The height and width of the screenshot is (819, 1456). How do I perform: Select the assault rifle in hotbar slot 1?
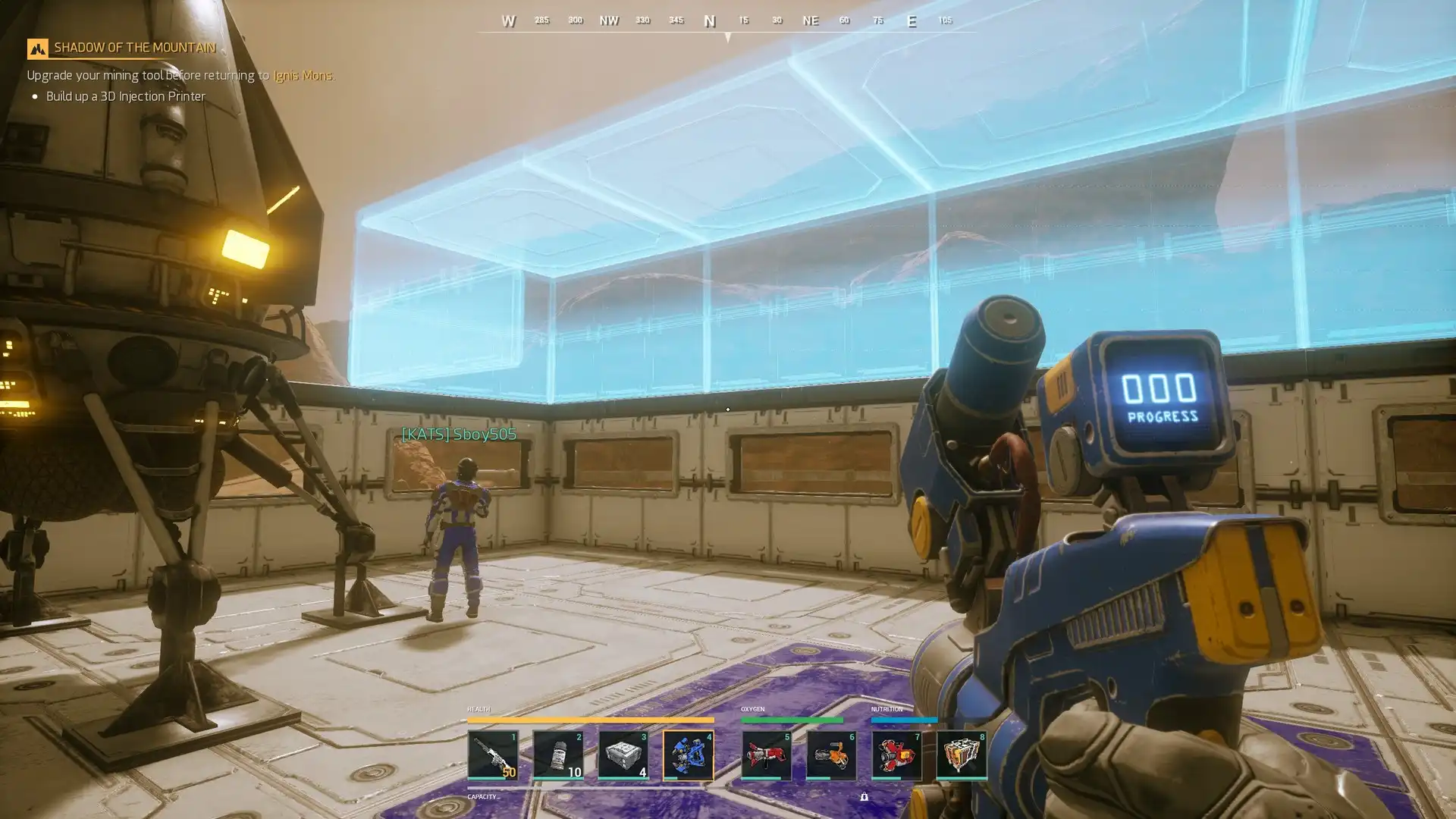[x=493, y=755]
